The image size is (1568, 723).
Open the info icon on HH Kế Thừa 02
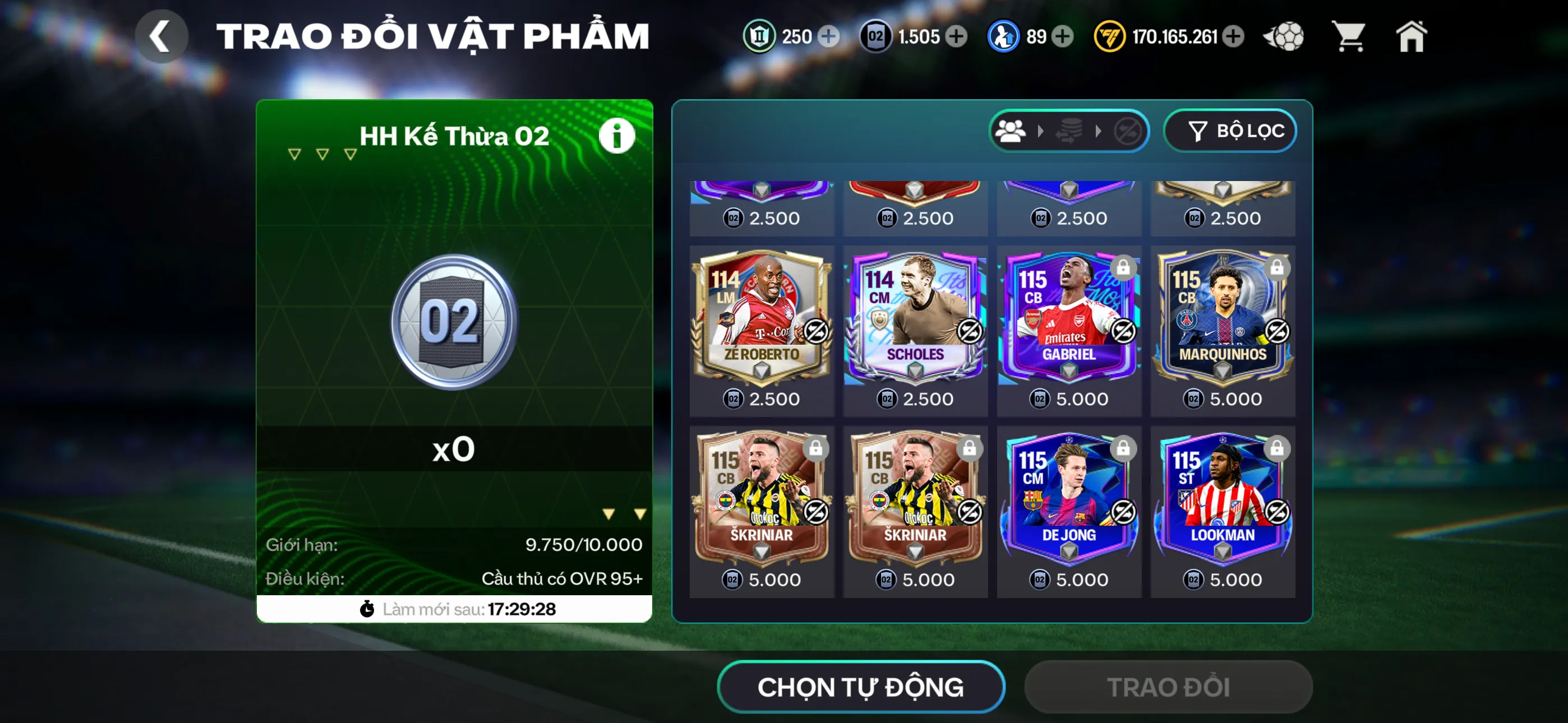pos(617,135)
